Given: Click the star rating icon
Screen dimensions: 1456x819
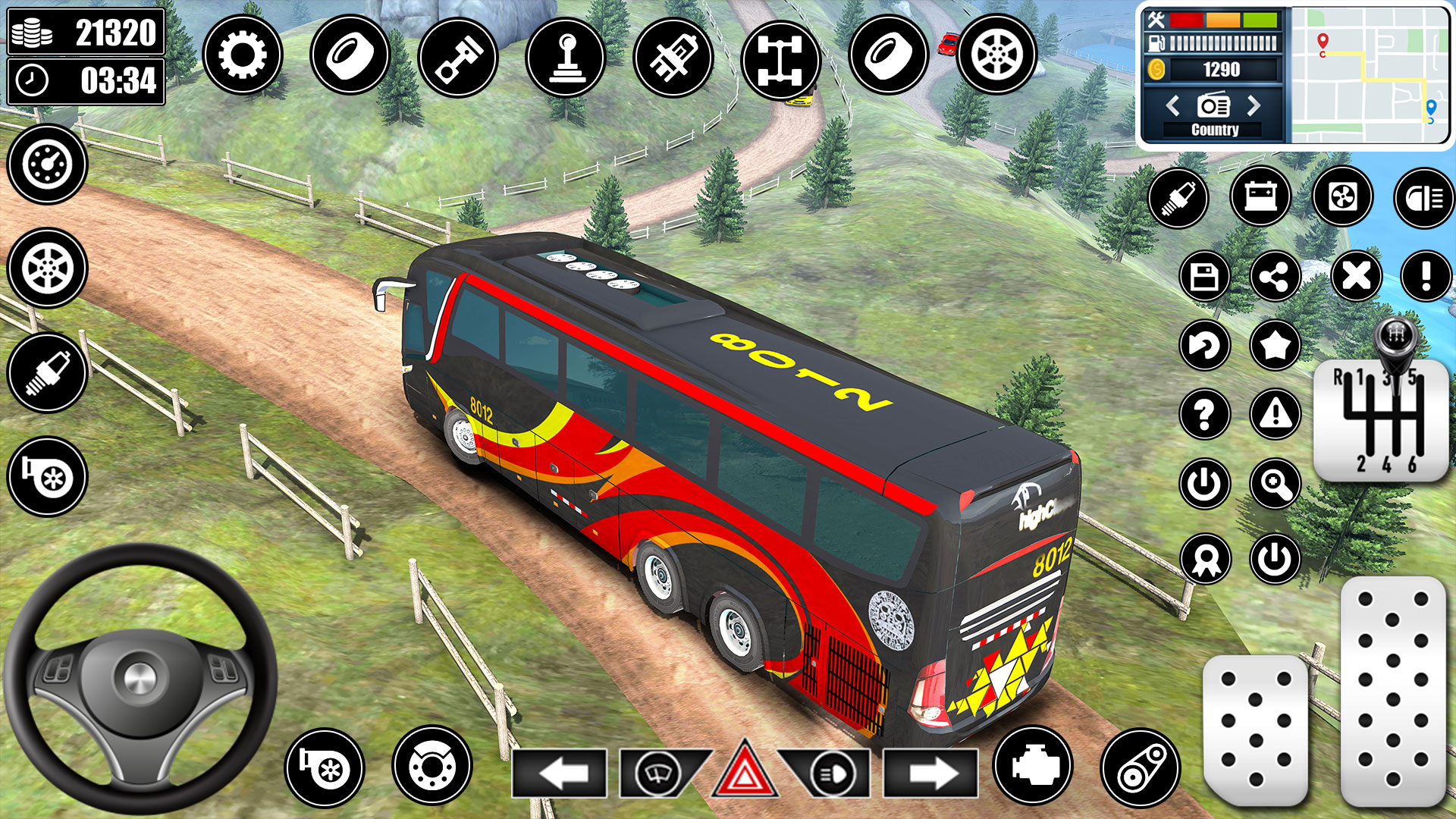Looking at the screenshot, I should (x=1276, y=346).
